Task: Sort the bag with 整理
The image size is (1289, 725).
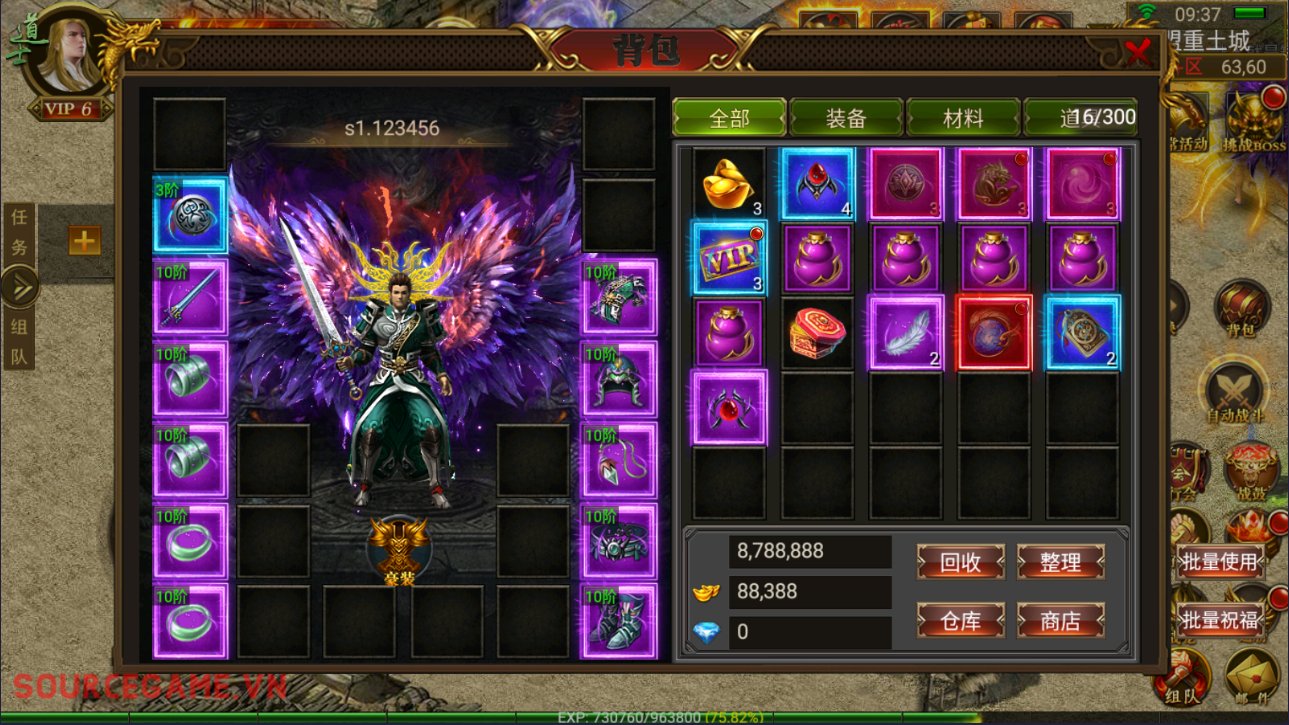Action: [1060, 563]
